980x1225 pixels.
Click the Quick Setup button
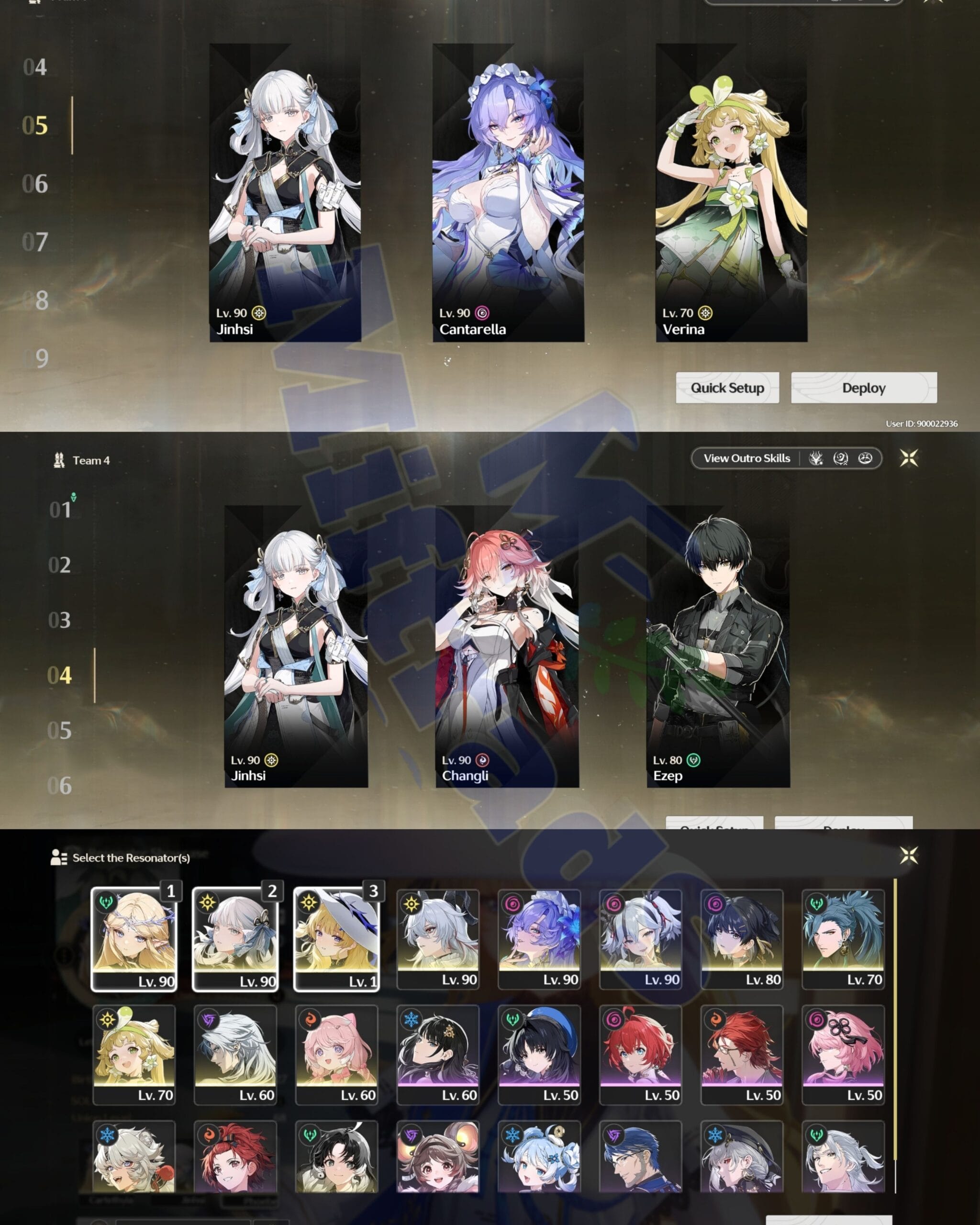tap(728, 389)
